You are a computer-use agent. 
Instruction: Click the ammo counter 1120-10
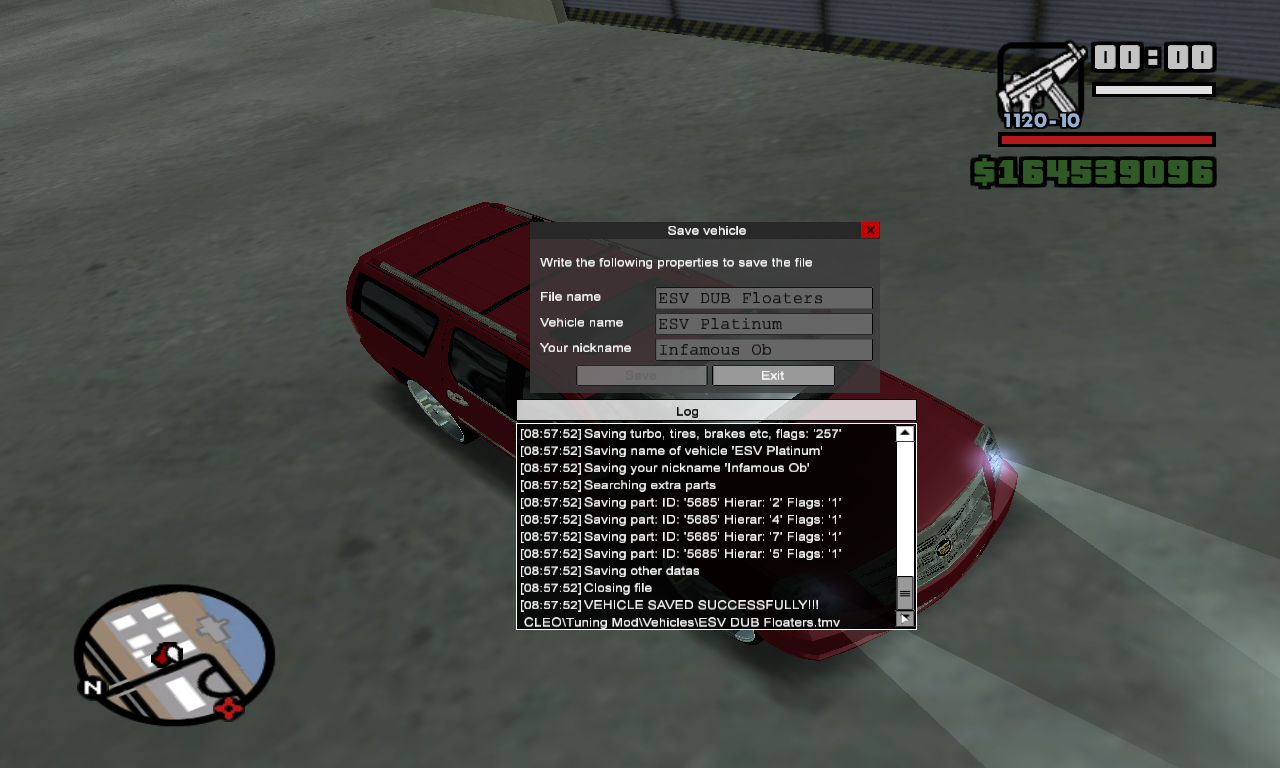(x=1040, y=121)
